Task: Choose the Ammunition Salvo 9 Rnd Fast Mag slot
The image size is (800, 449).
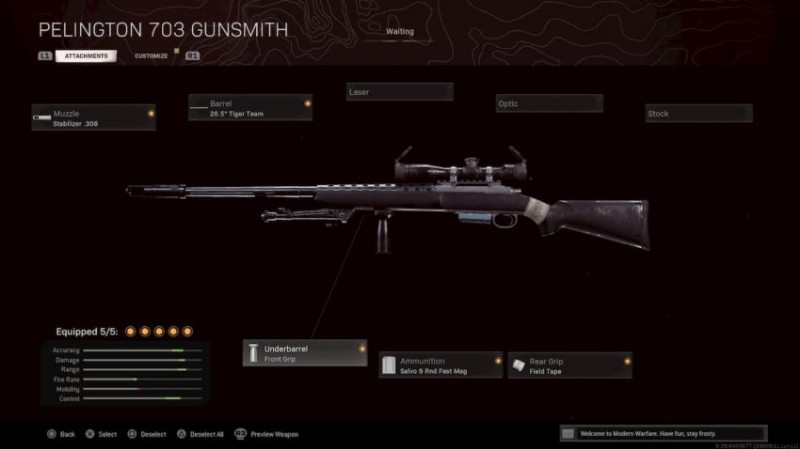Action: (440, 365)
